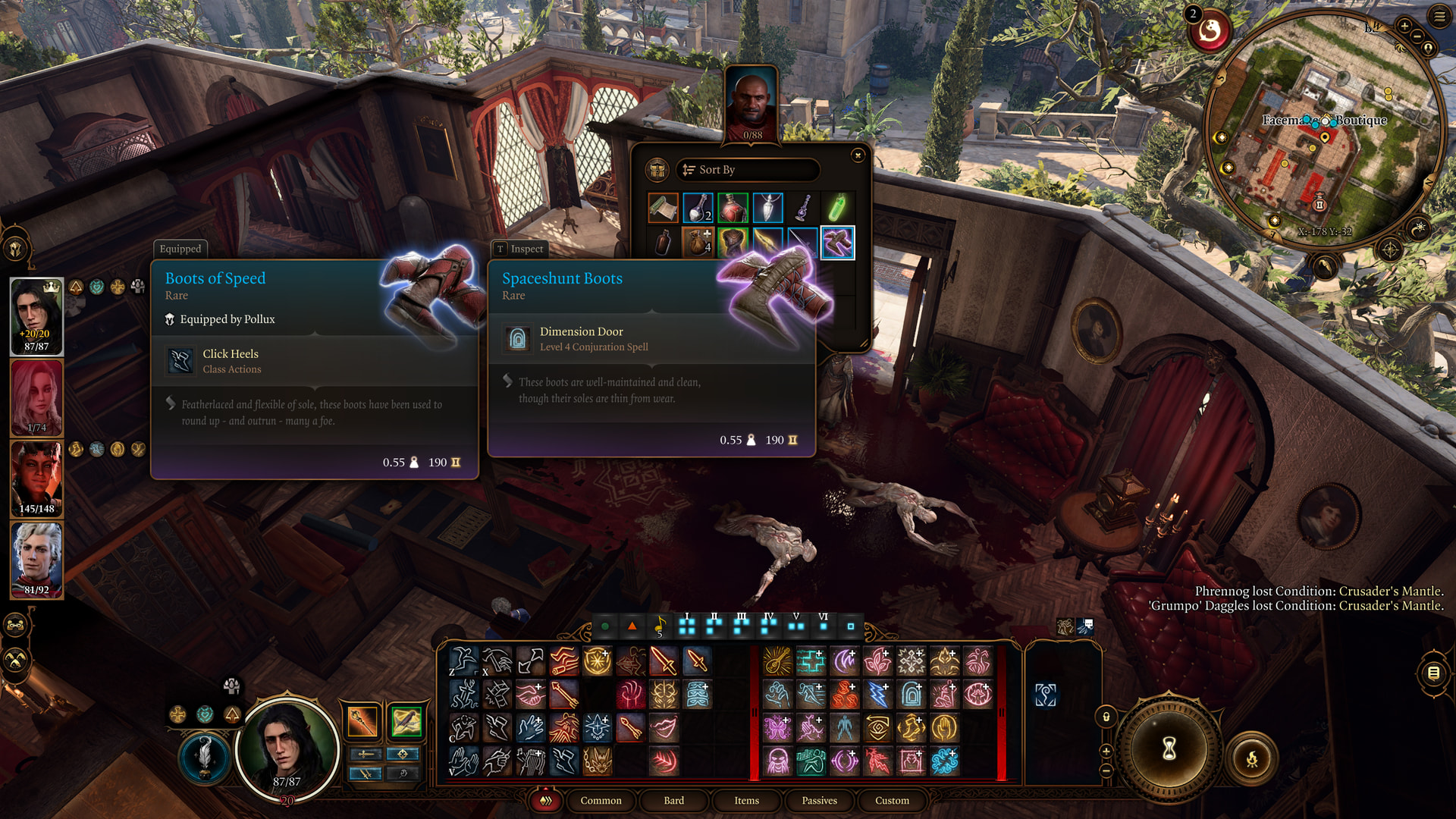Switch to the Bard hotbar tab
Screen dimensions: 1456x819
673,801
